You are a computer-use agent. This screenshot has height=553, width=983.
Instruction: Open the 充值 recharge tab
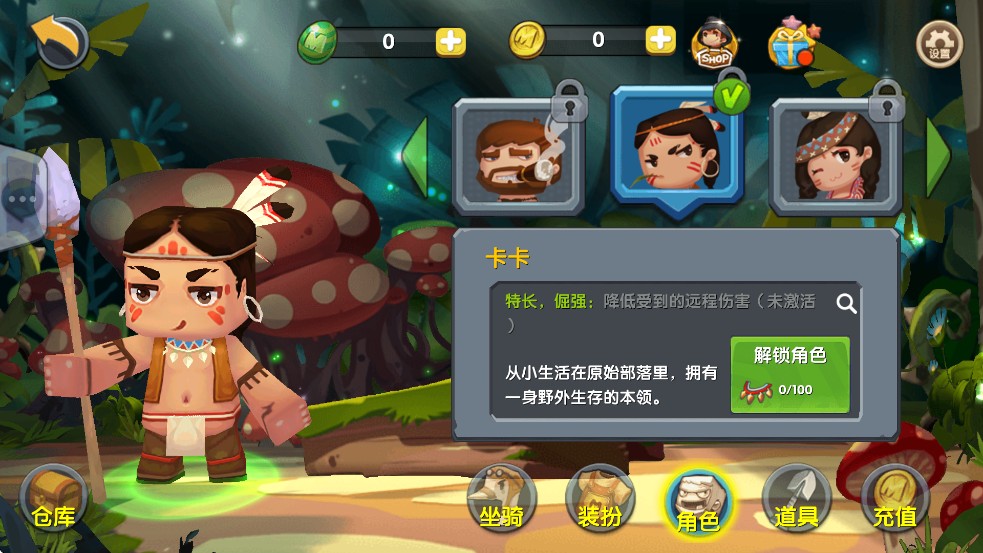coord(894,500)
